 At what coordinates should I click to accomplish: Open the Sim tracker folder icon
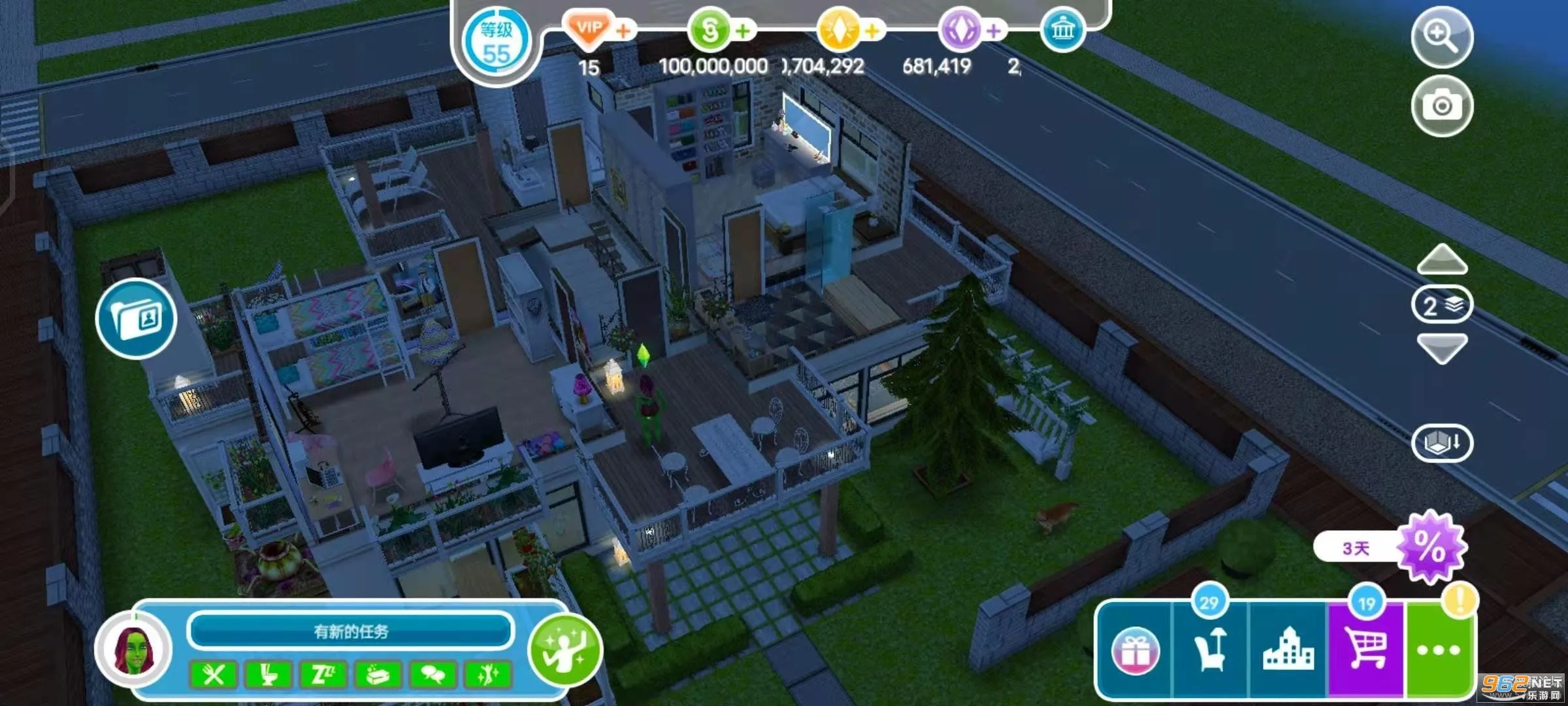(136, 319)
